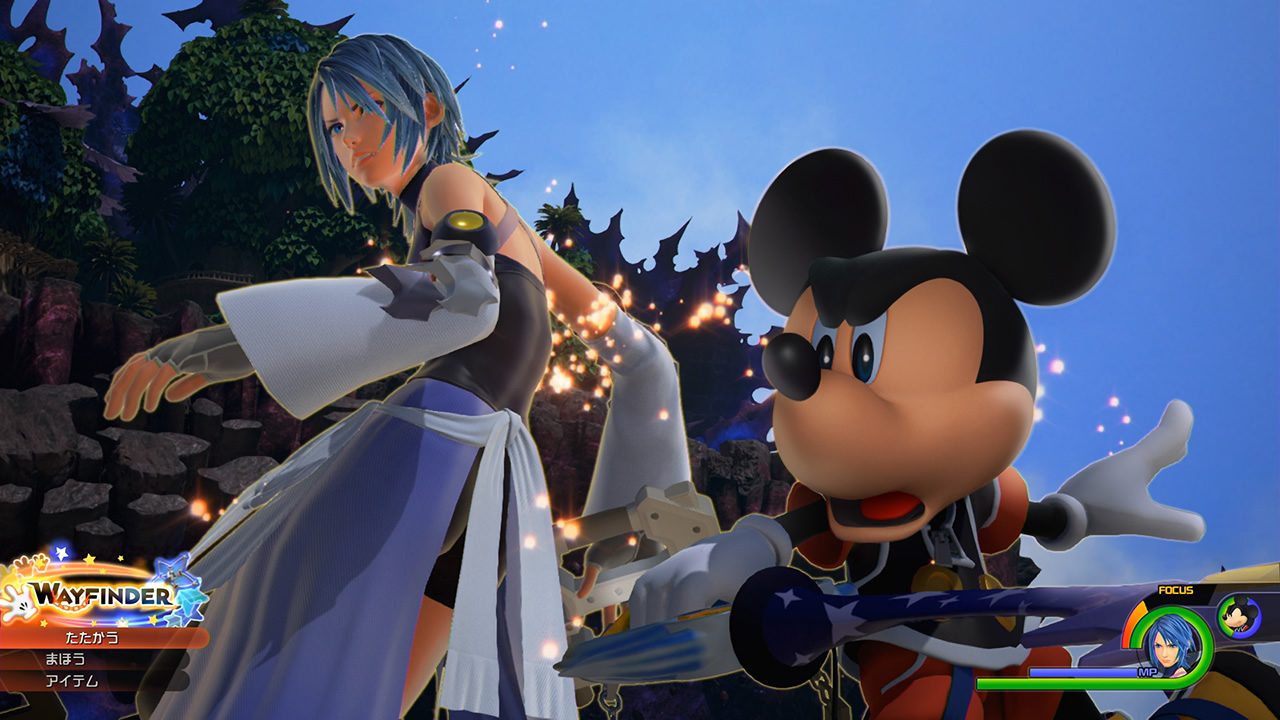
Task: Click the small pink star near Wayfinder text
Action: (x=123, y=620)
